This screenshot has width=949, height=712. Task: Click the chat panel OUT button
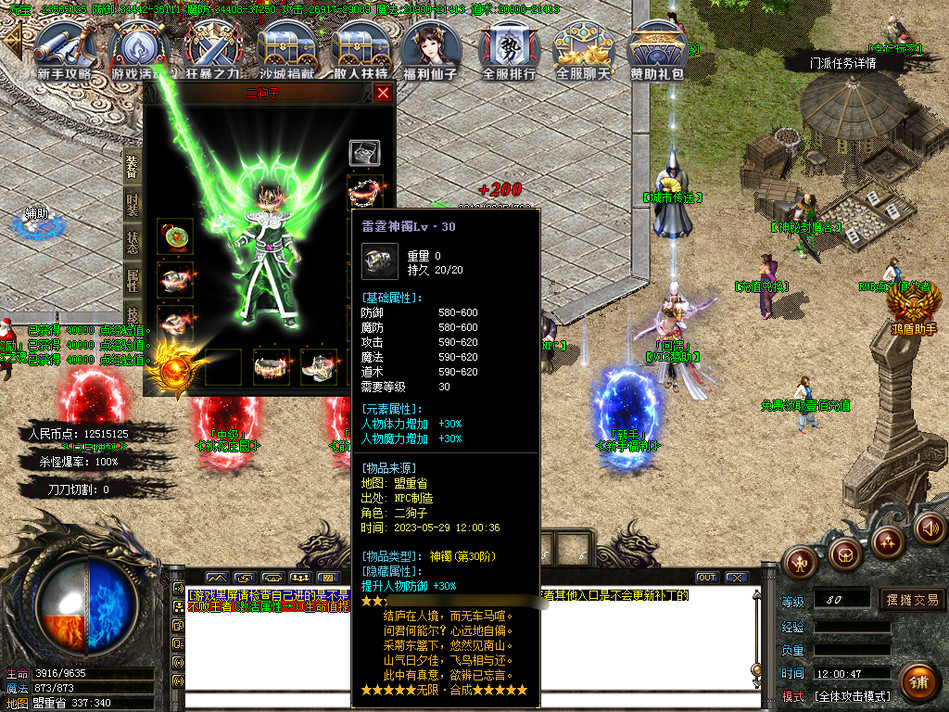point(707,578)
